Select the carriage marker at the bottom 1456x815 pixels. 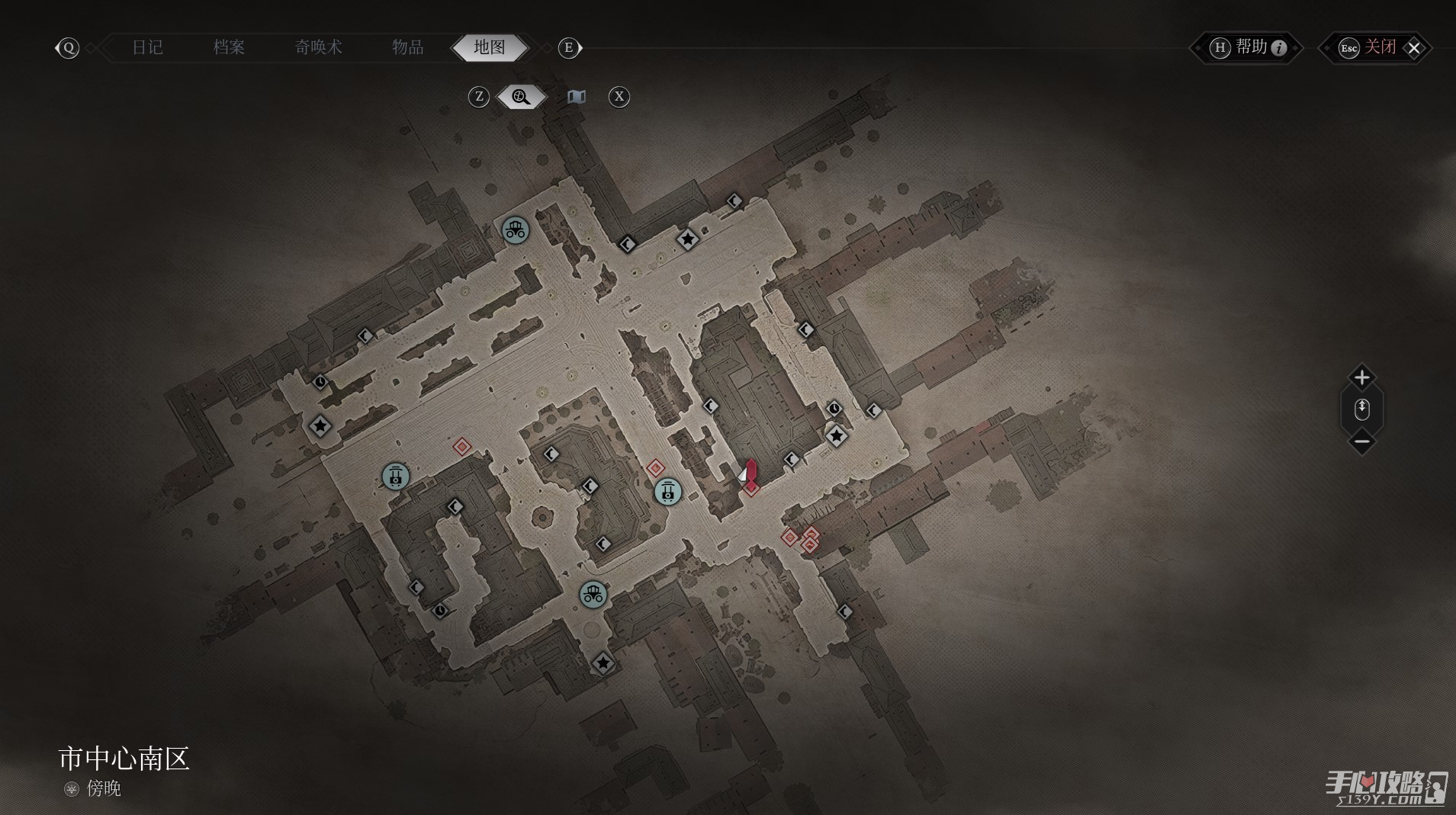(593, 594)
